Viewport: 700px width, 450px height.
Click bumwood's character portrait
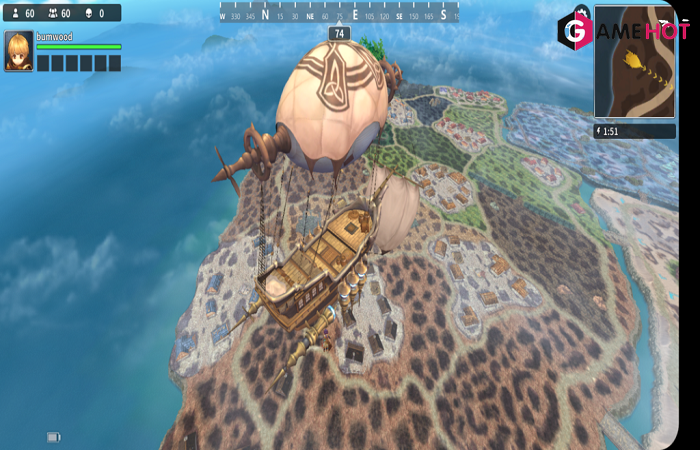click(x=18, y=51)
